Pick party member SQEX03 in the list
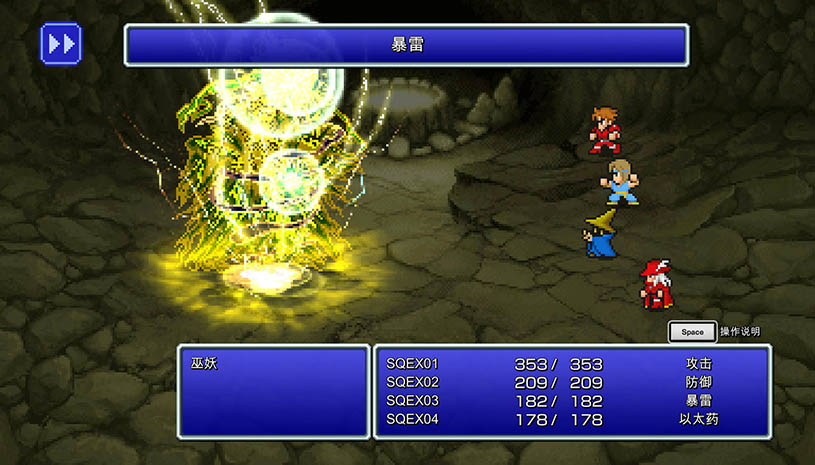 click(x=412, y=401)
